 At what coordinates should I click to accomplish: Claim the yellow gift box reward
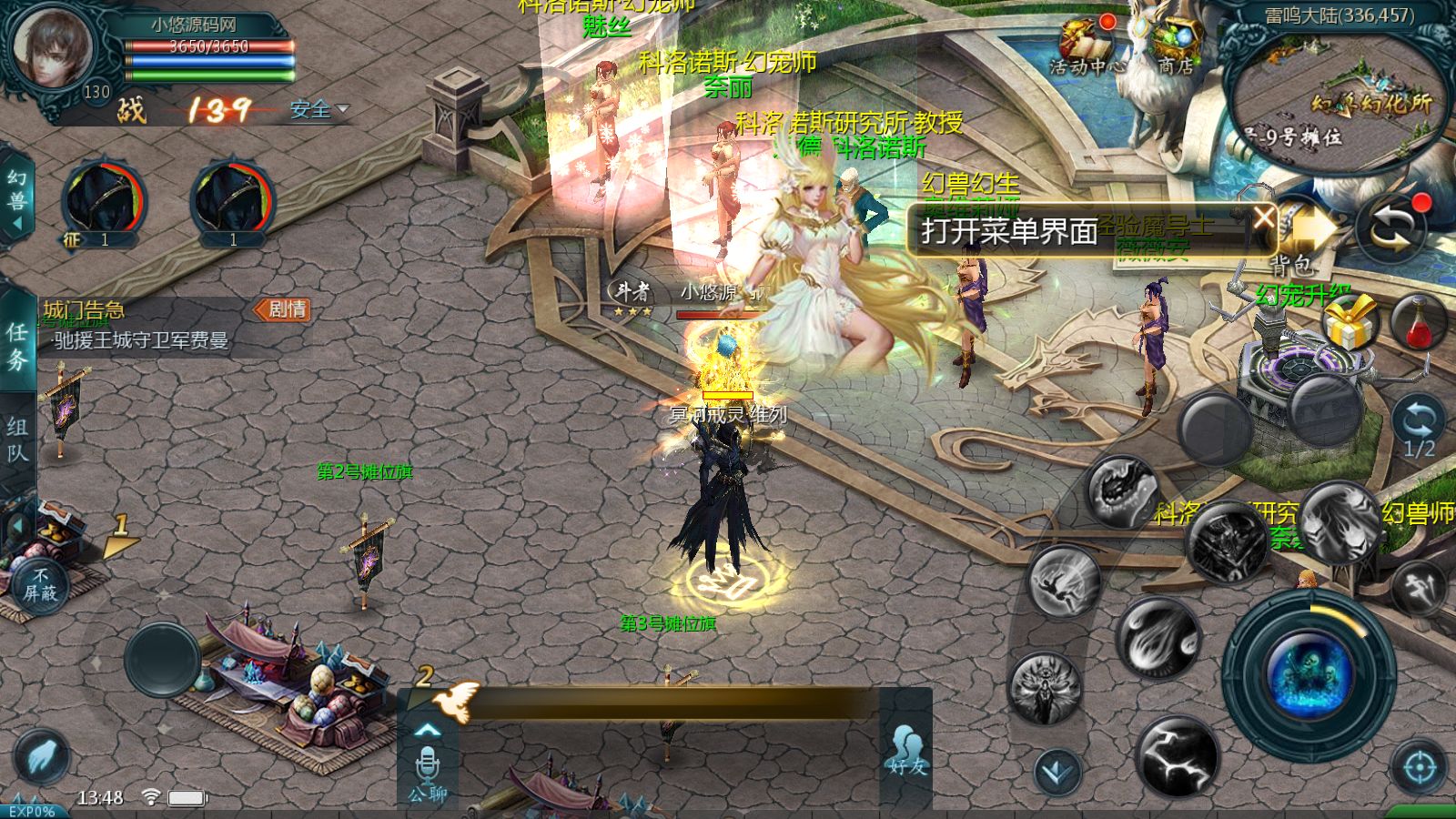1349,323
